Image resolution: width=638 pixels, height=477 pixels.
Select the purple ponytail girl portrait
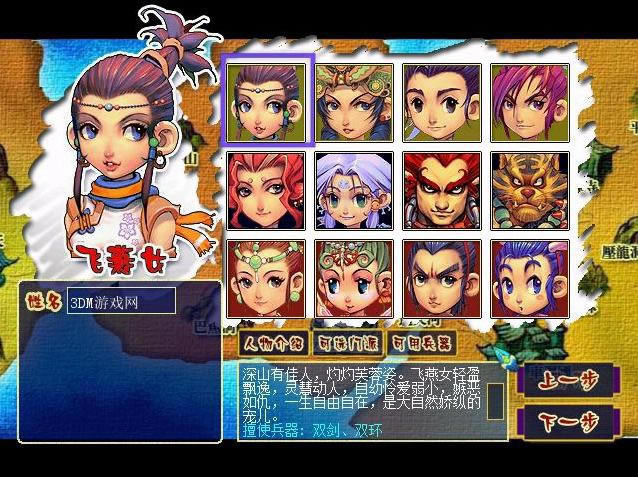click(x=267, y=103)
